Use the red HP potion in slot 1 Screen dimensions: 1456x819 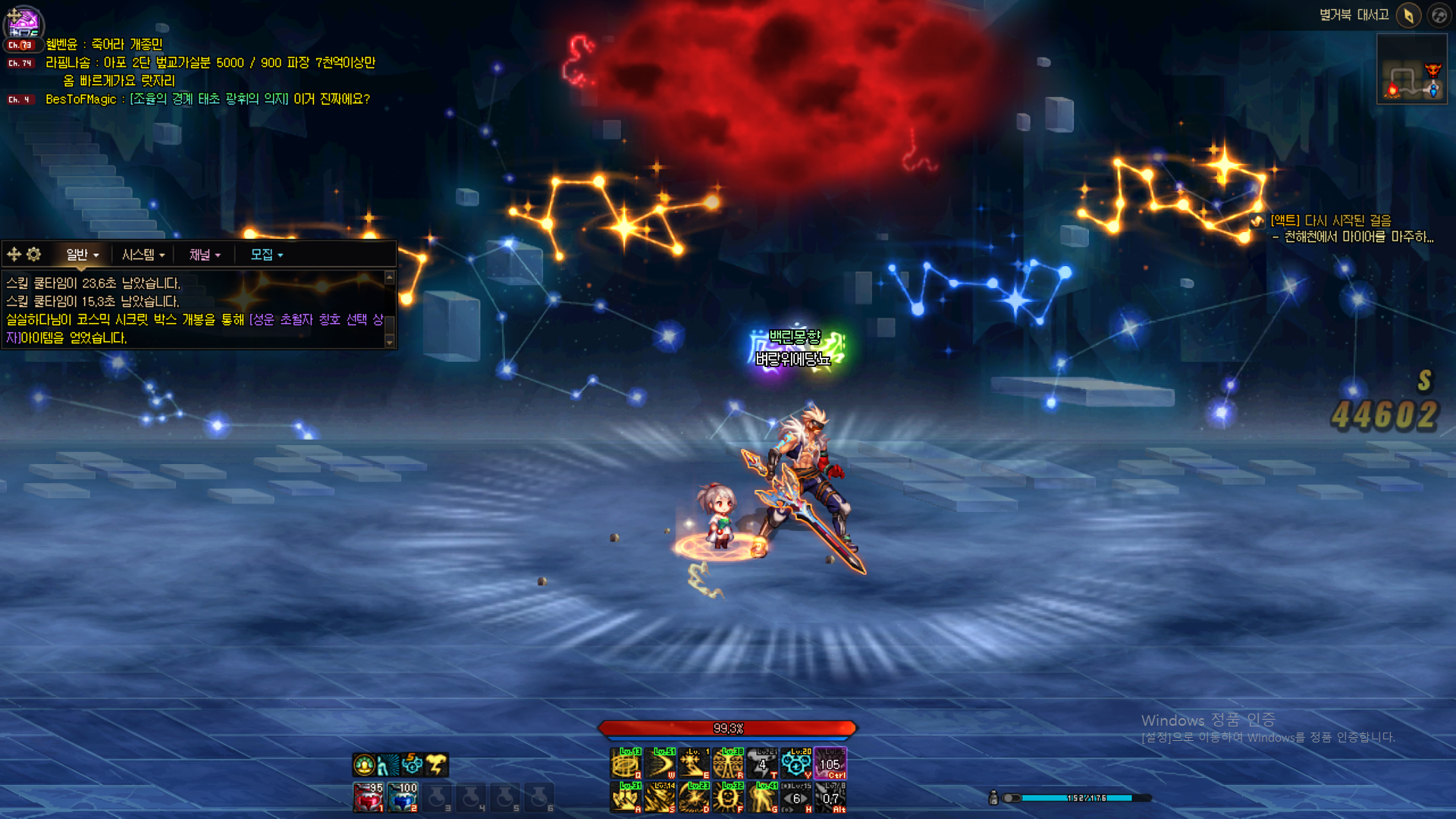pos(369,797)
